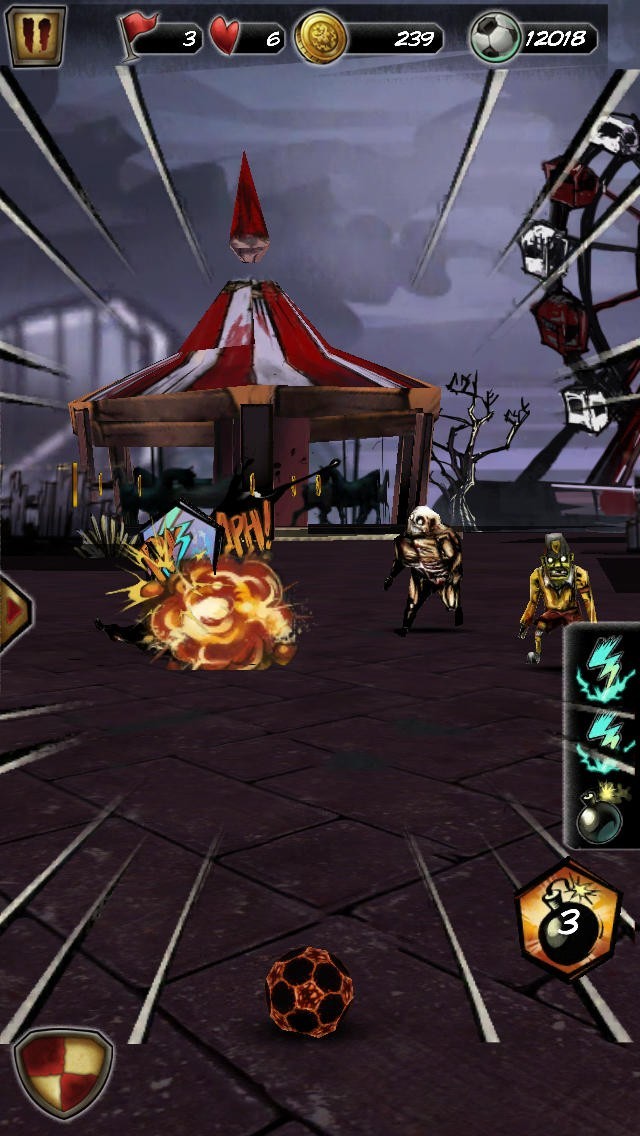
Task: Activate the orange bomb button showing 3
Action: 567,919
